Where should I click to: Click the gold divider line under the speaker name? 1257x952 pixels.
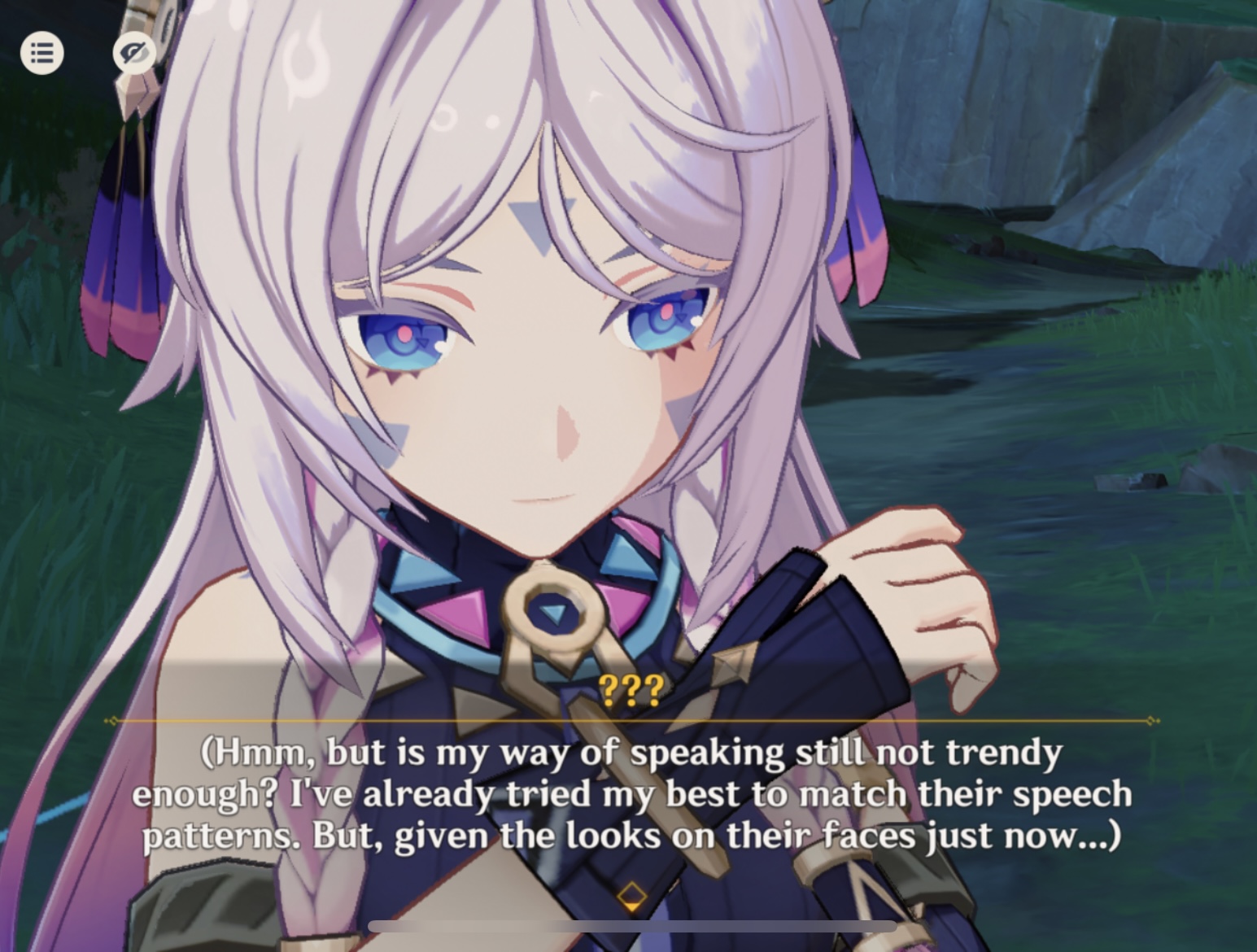[631, 719]
